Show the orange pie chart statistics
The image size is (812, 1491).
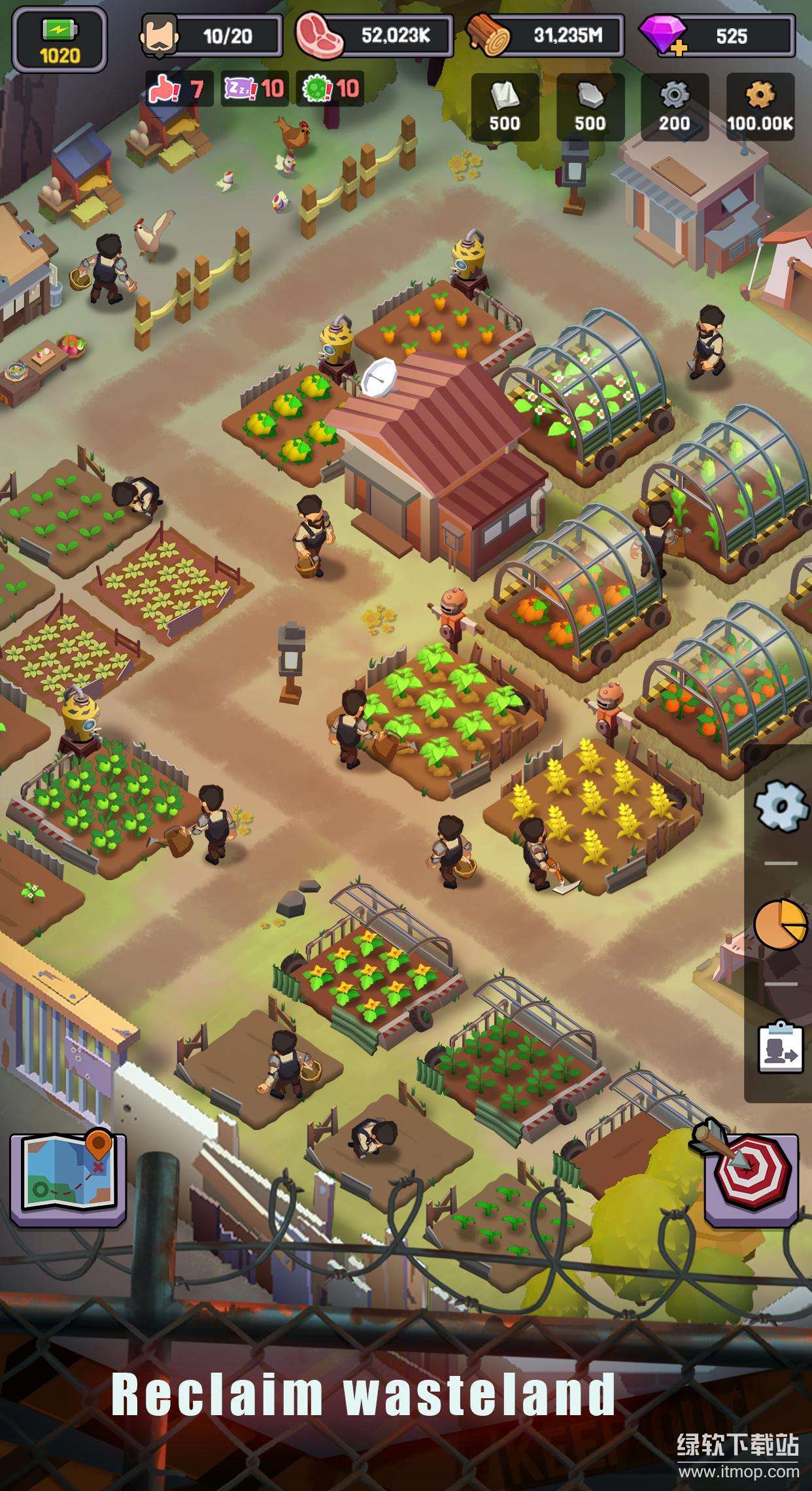pyautogui.click(x=780, y=923)
